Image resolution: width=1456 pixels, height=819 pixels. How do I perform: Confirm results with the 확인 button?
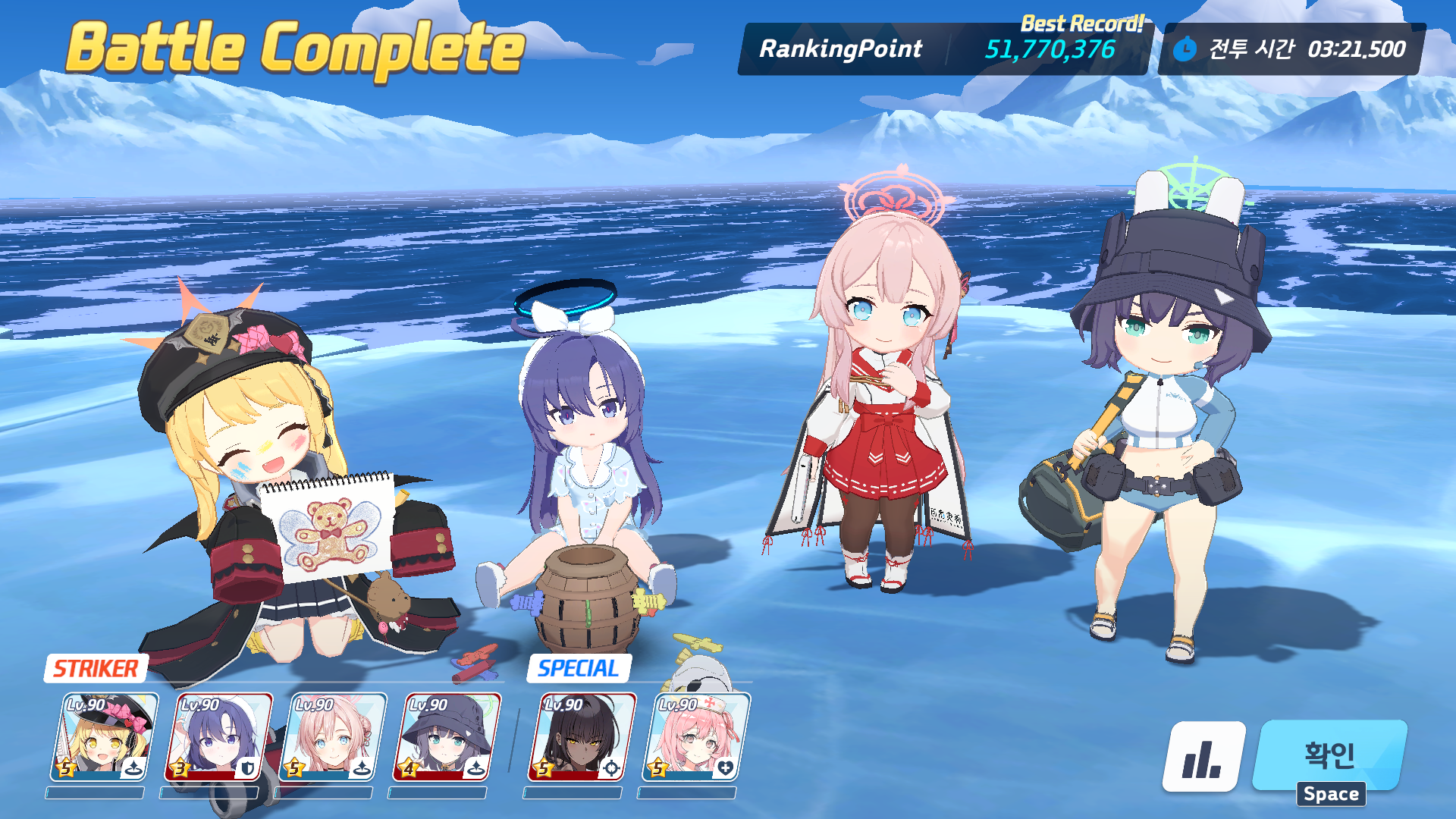[x=1331, y=755]
